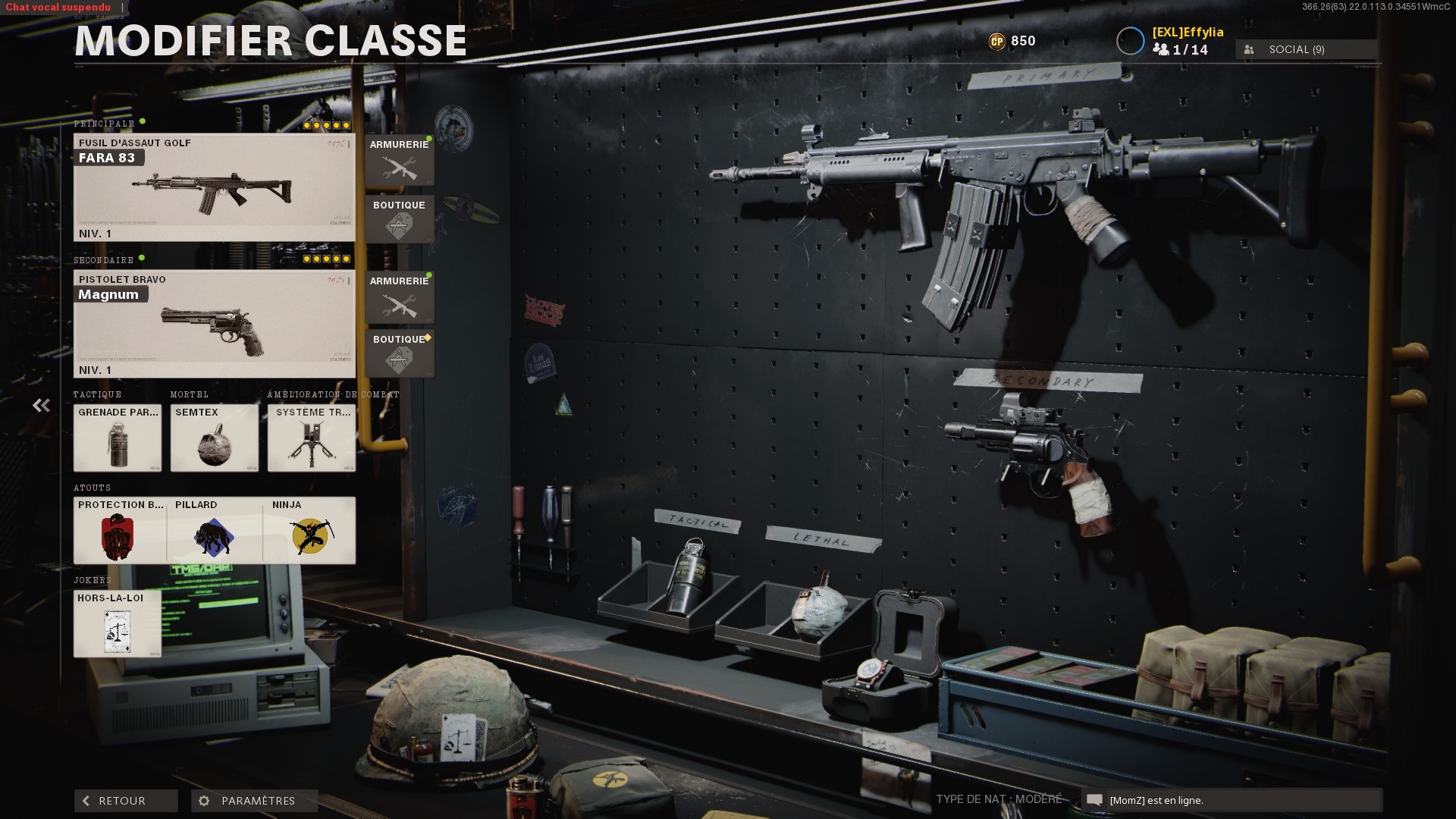The width and height of the screenshot is (1456, 819).
Task: Open the Hors-la-loi wildcard slot
Action: click(x=118, y=623)
